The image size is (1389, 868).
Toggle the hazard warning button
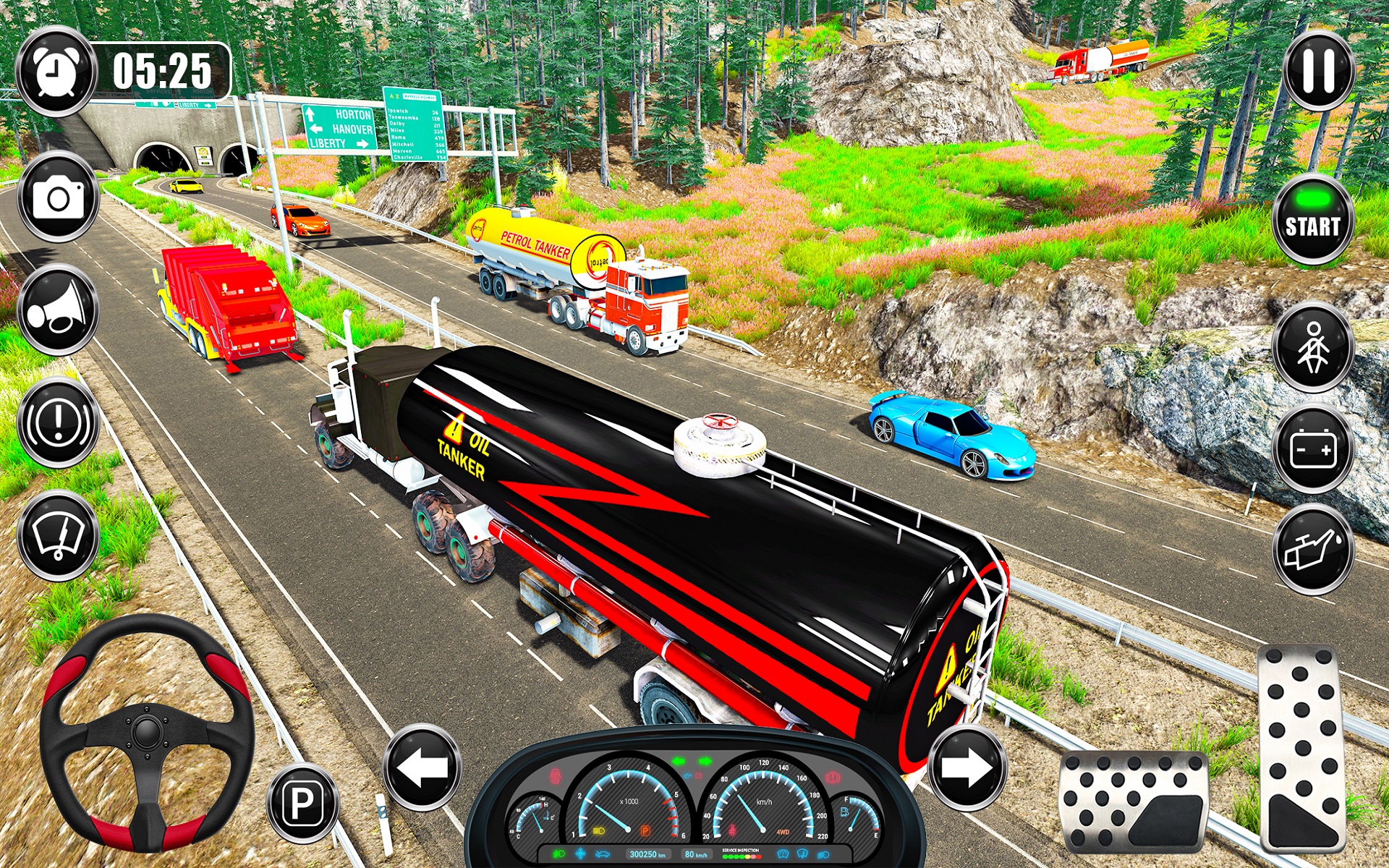pyautogui.click(x=58, y=422)
